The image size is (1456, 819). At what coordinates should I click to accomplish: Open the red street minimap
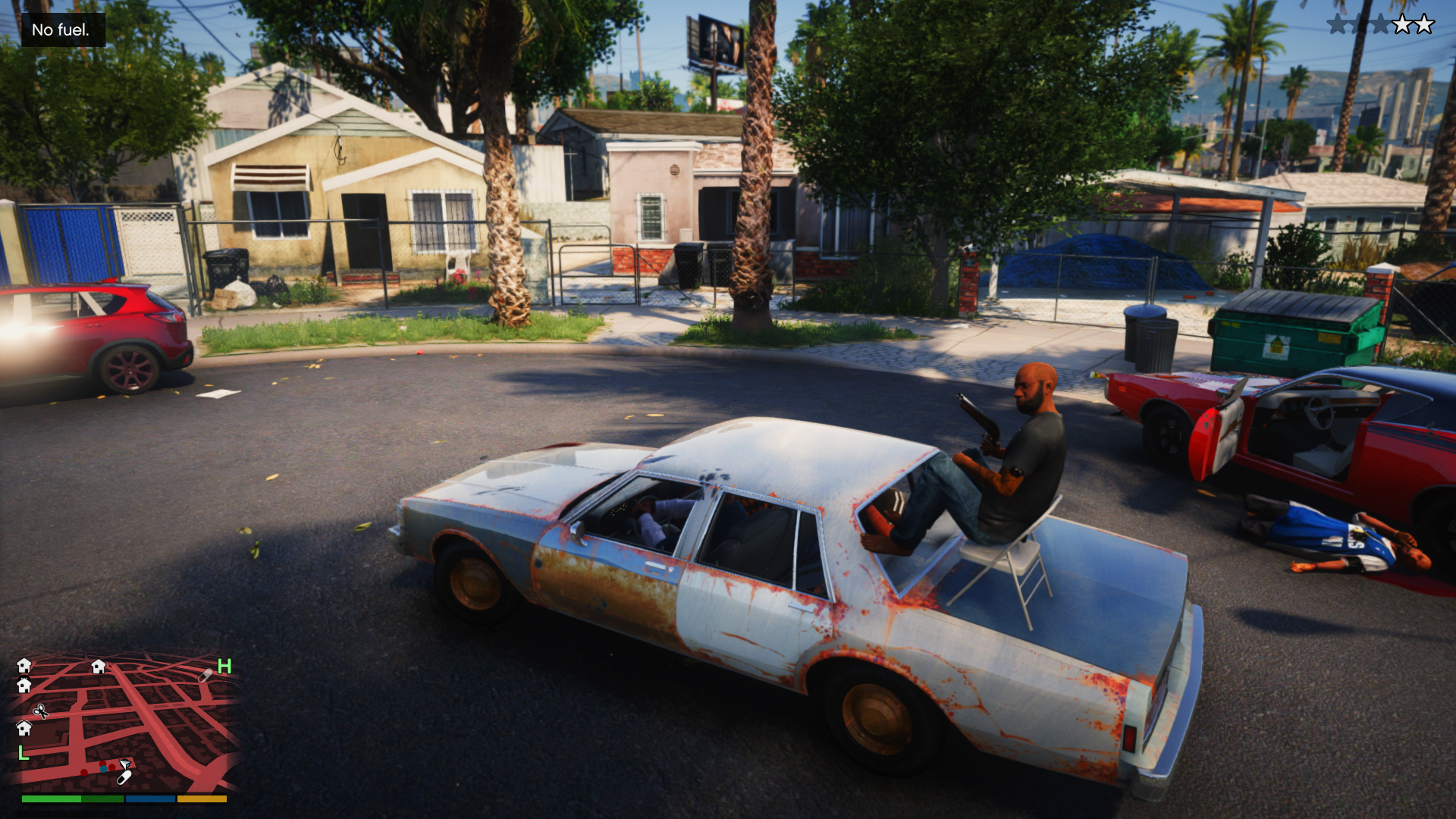(125, 724)
